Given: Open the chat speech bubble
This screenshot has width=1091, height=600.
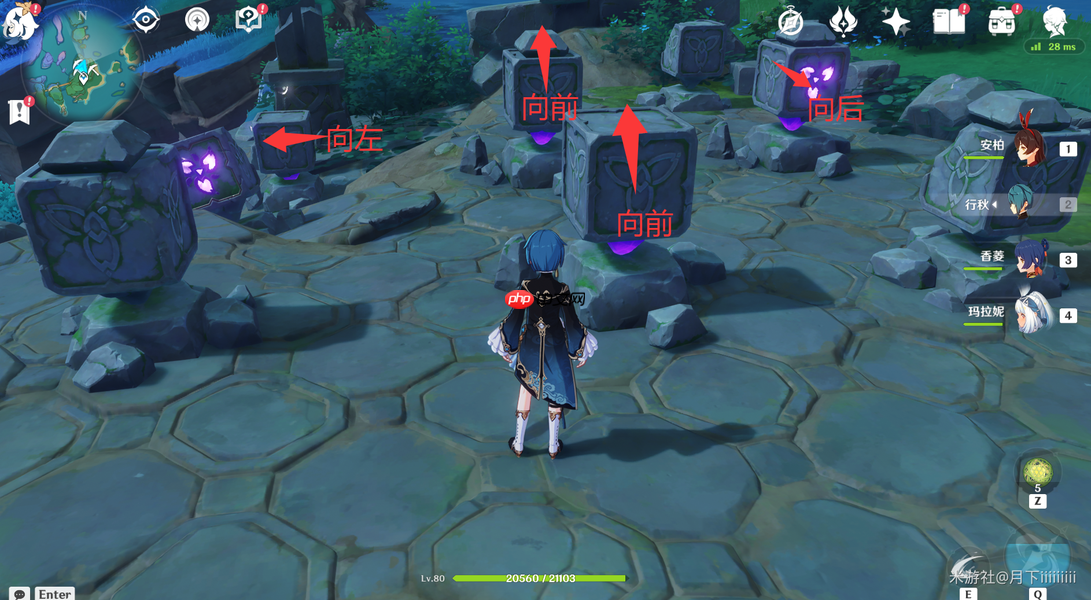Looking at the screenshot, I should click(x=19, y=593).
